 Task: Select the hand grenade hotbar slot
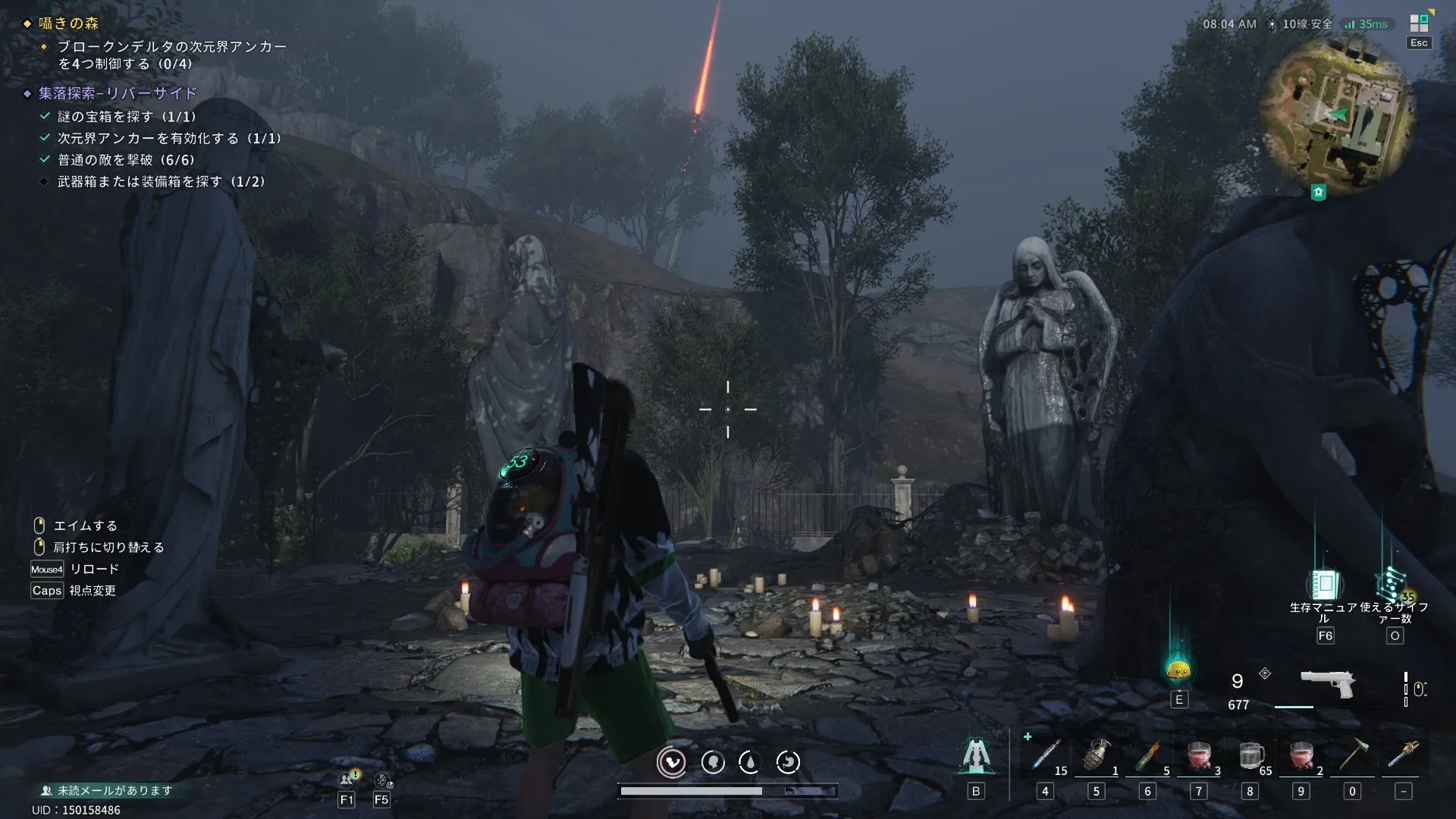(1096, 755)
